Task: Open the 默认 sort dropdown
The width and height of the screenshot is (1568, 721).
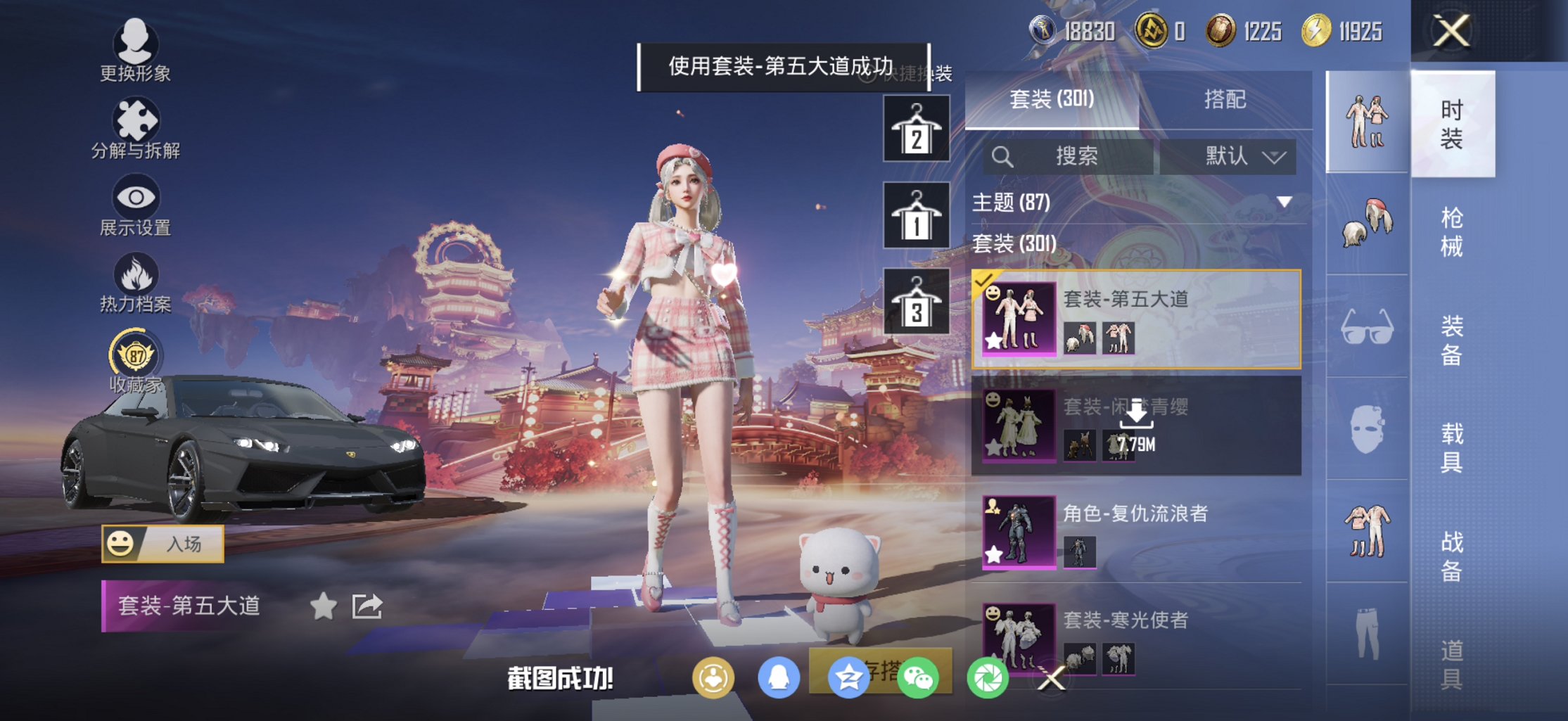Action: (x=1237, y=156)
